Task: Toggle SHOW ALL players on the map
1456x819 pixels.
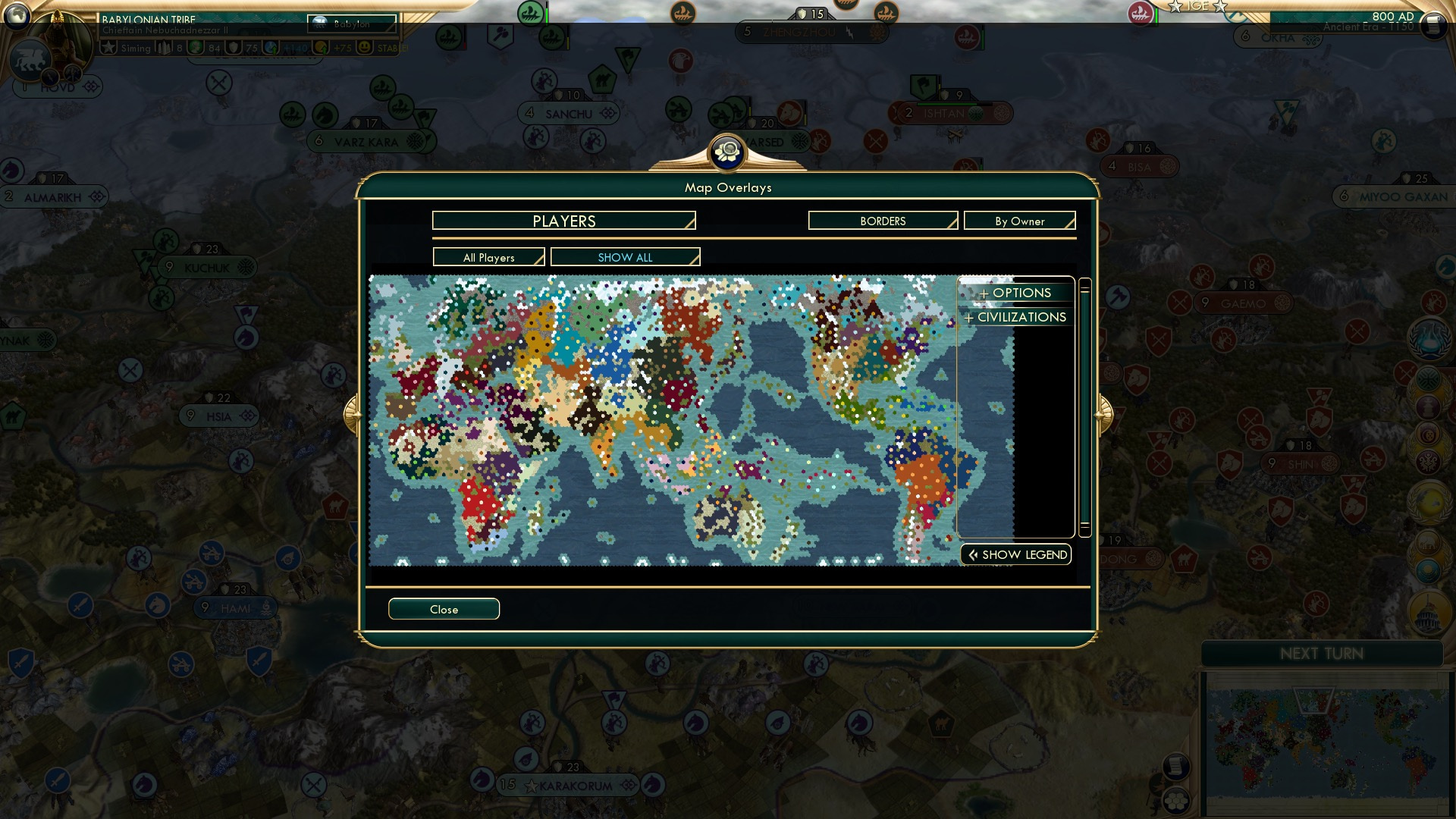Action: click(625, 257)
